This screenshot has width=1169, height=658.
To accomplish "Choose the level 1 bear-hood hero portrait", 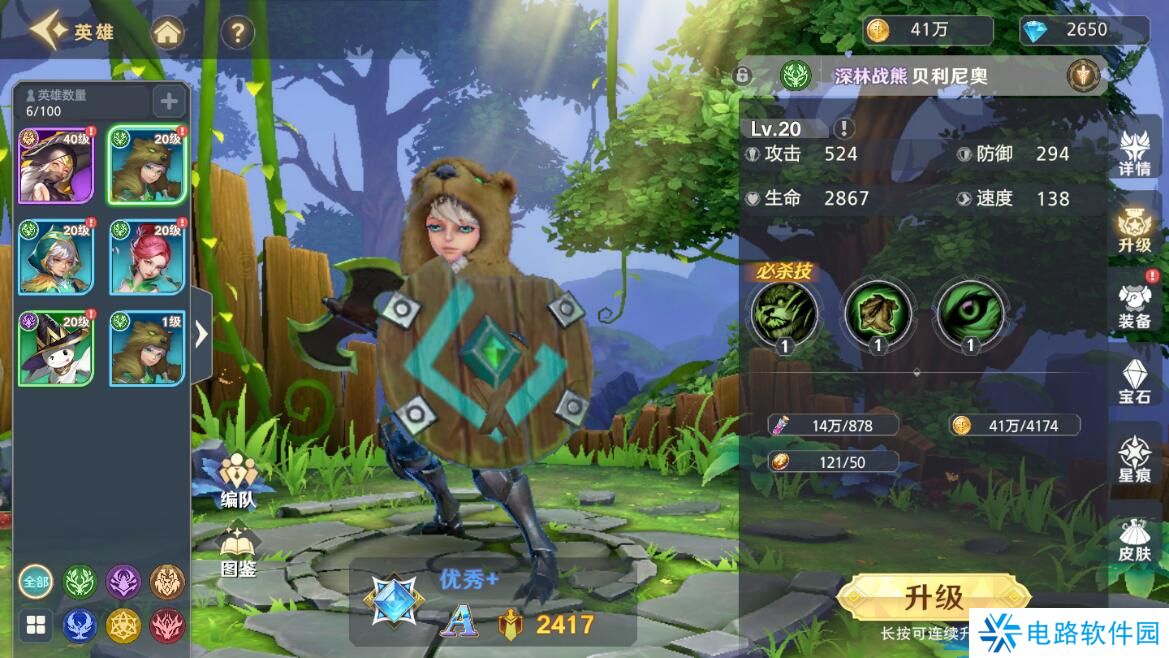I will [147, 348].
